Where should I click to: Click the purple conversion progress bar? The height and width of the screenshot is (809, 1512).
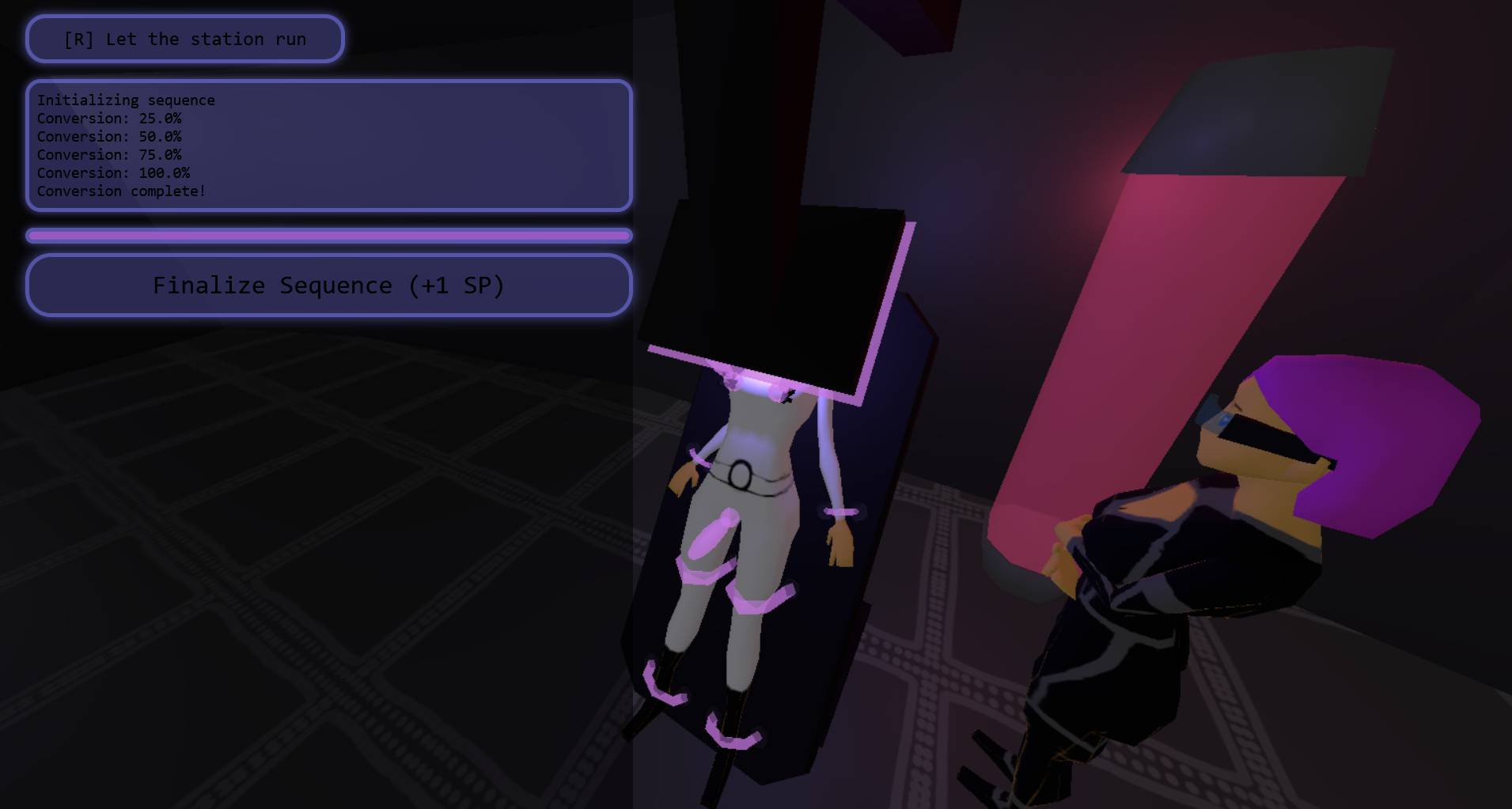click(x=328, y=235)
